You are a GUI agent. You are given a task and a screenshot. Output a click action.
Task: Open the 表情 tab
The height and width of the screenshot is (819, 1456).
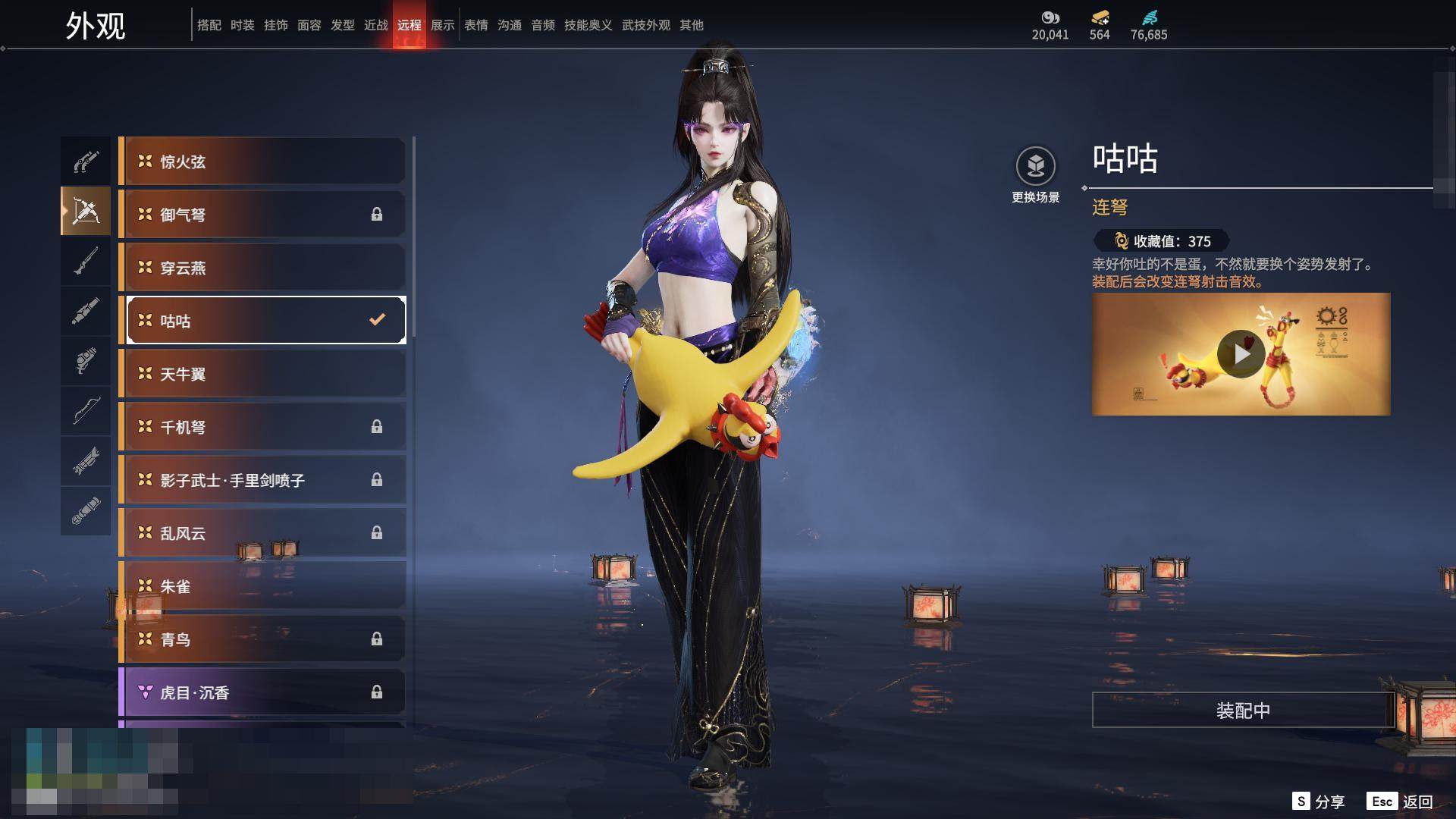click(475, 25)
